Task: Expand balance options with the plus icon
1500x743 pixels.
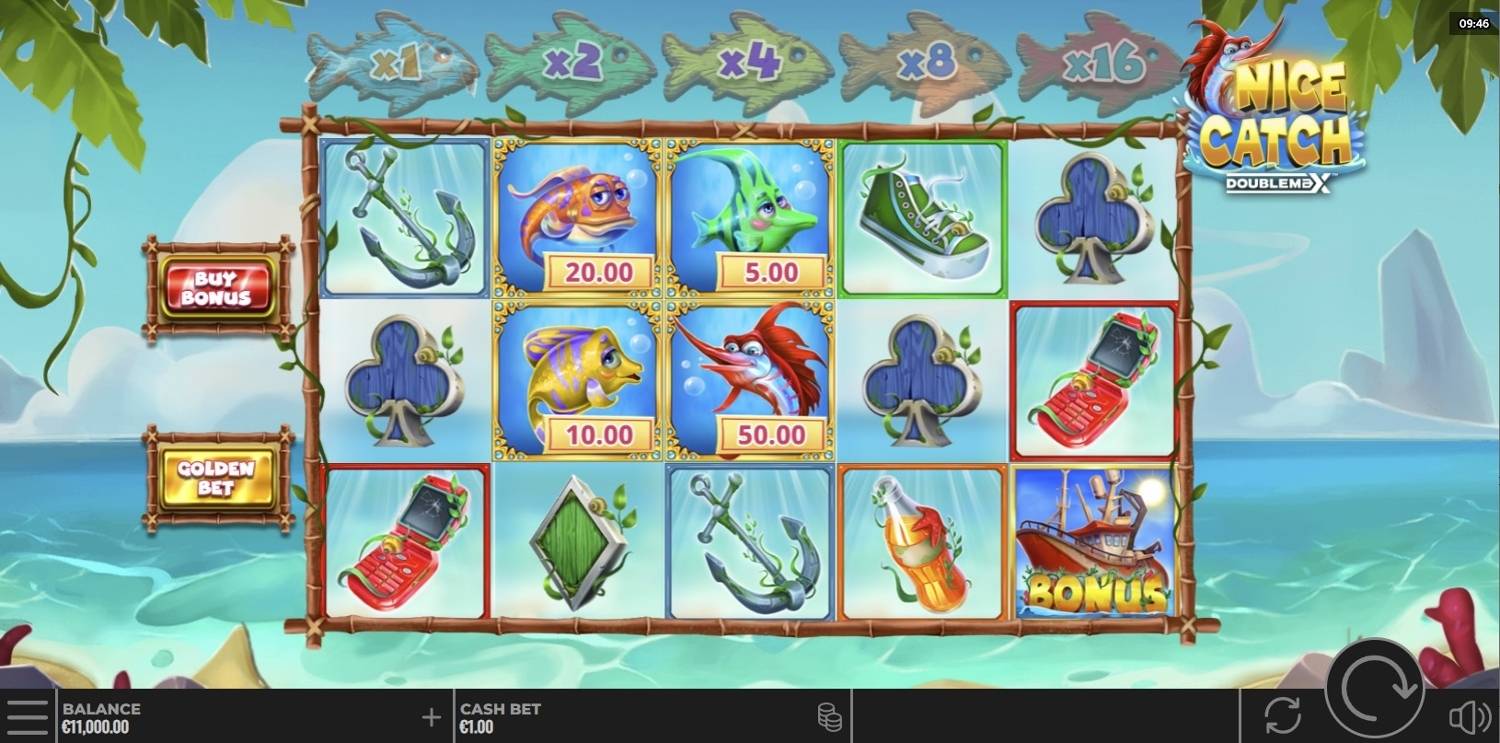Action: click(430, 714)
